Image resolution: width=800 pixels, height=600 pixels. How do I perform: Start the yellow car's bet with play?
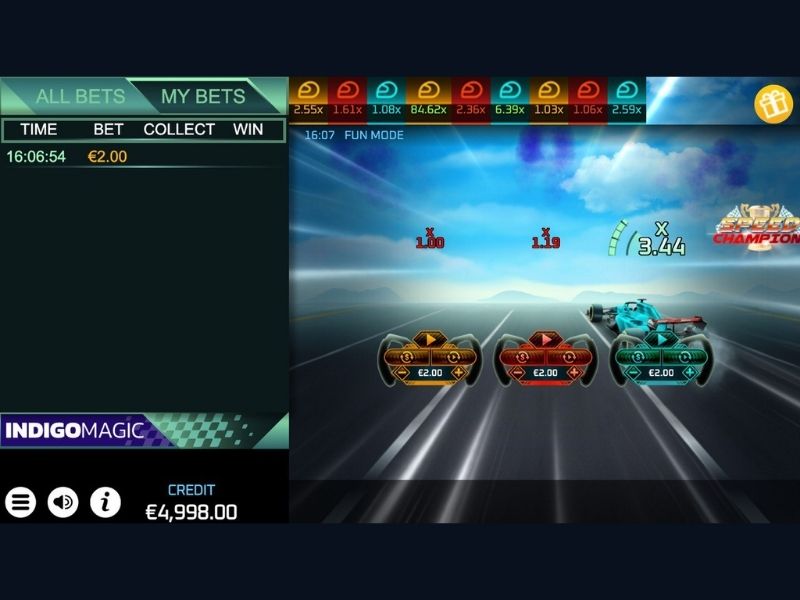pyautogui.click(x=430, y=340)
